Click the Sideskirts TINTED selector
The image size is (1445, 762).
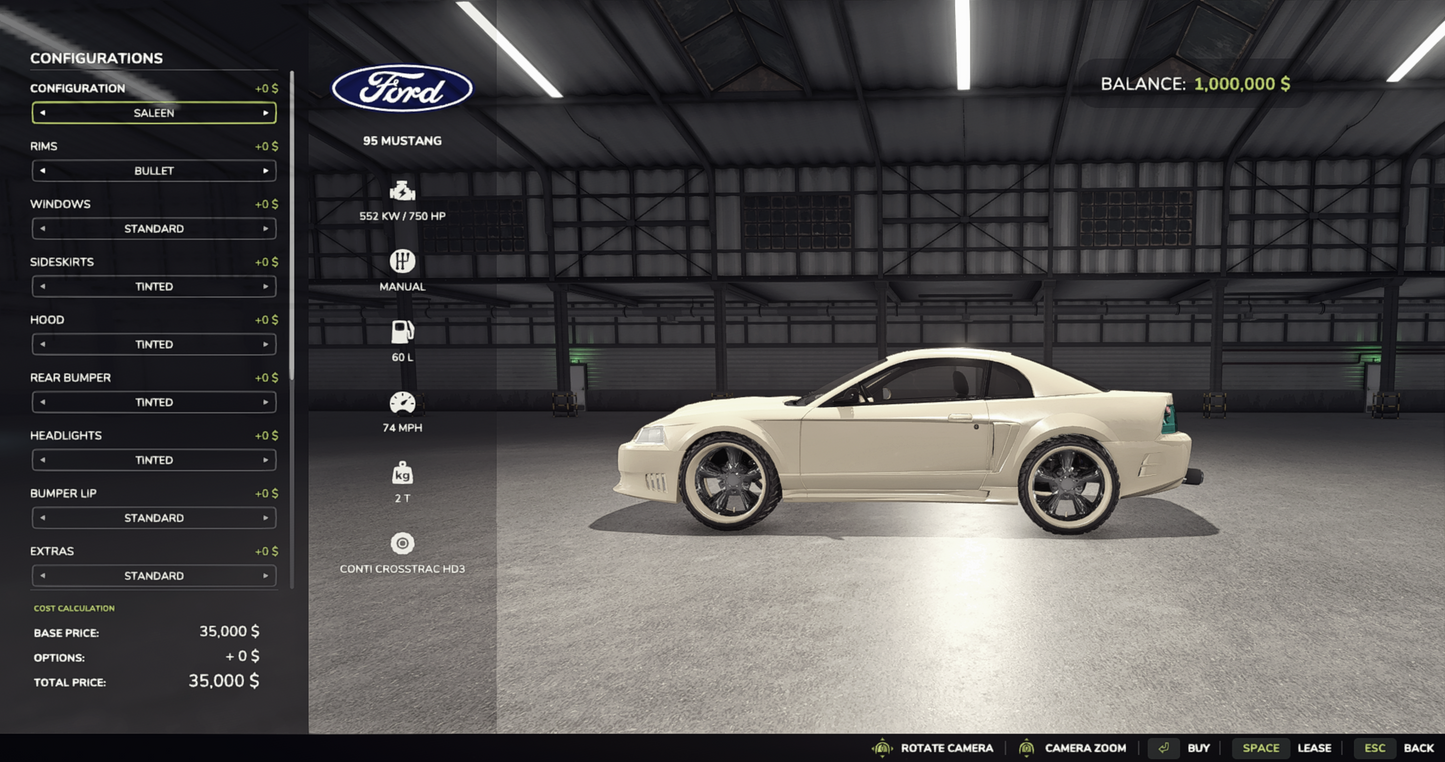coord(154,285)
